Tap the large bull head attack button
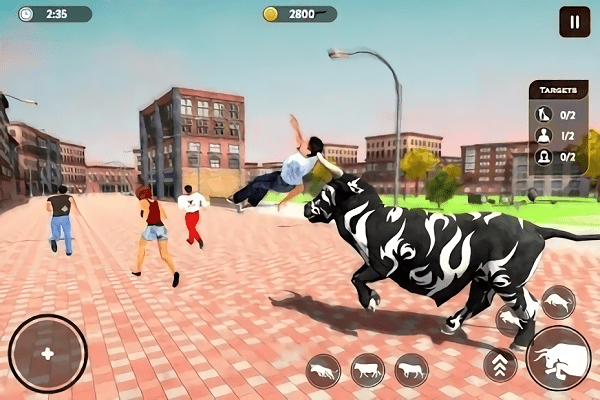Viewport: 600px width, 400px height. click(x=558, y=358)
